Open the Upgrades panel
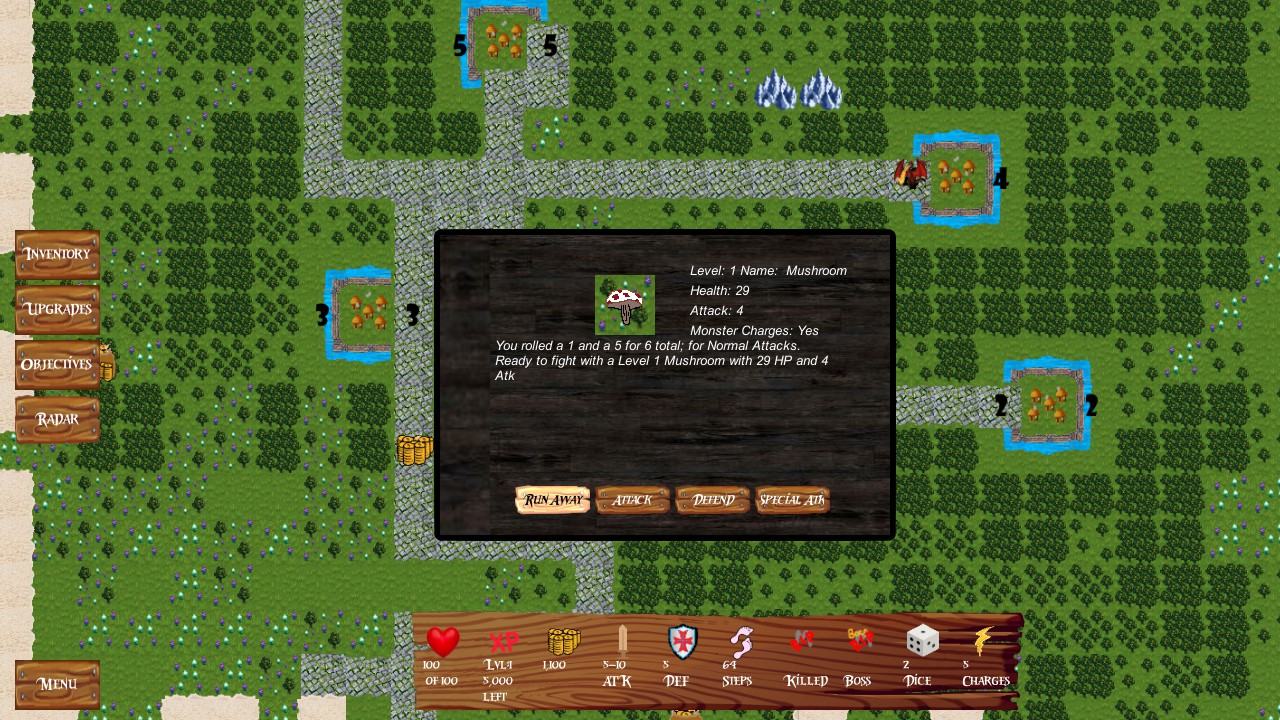 [x=56, y=309]
